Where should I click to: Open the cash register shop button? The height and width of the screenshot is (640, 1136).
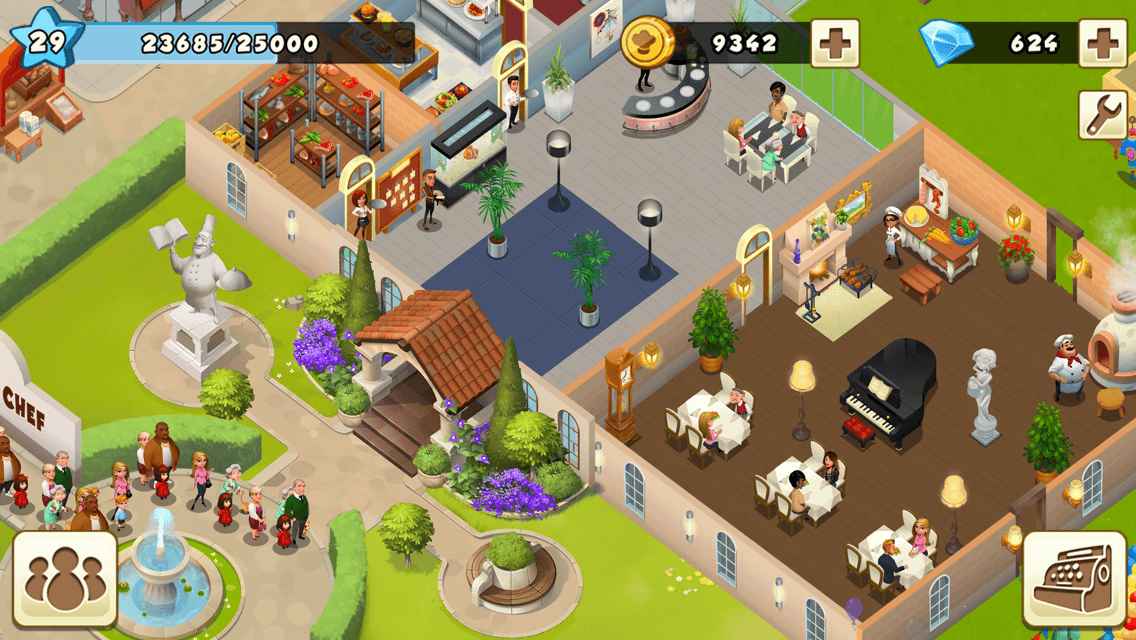1074,580
